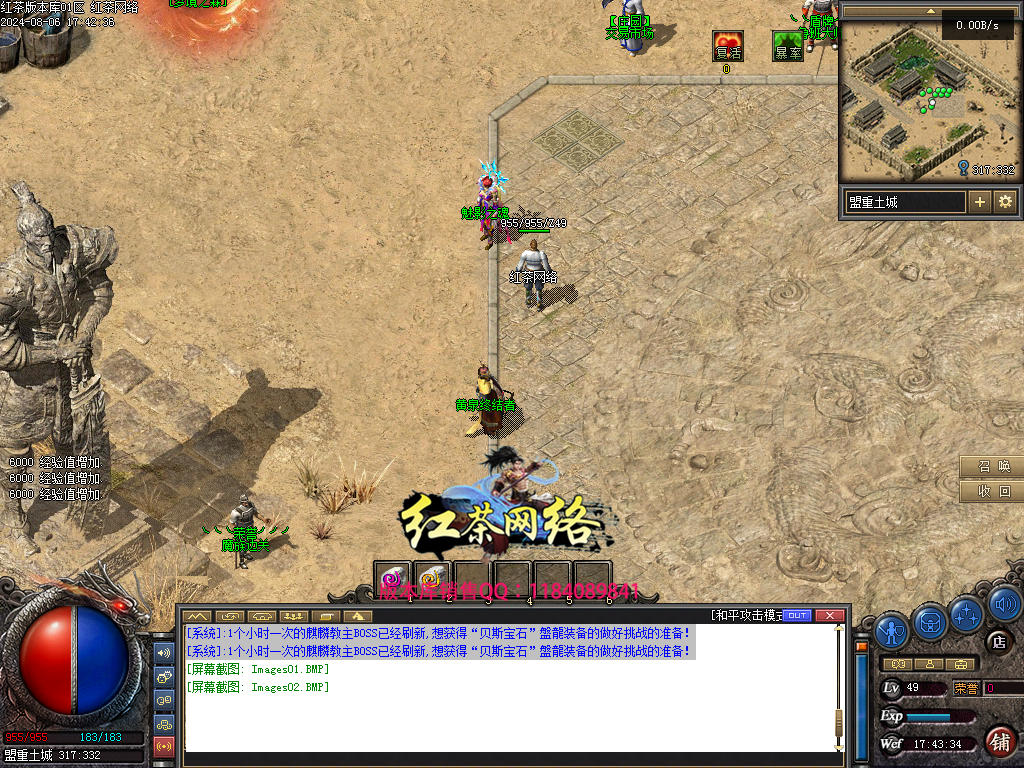Use the item in hotbar slot 2
Image resolution: width=1024 pixels, height=768 pixels.
(x=433, y=579)
